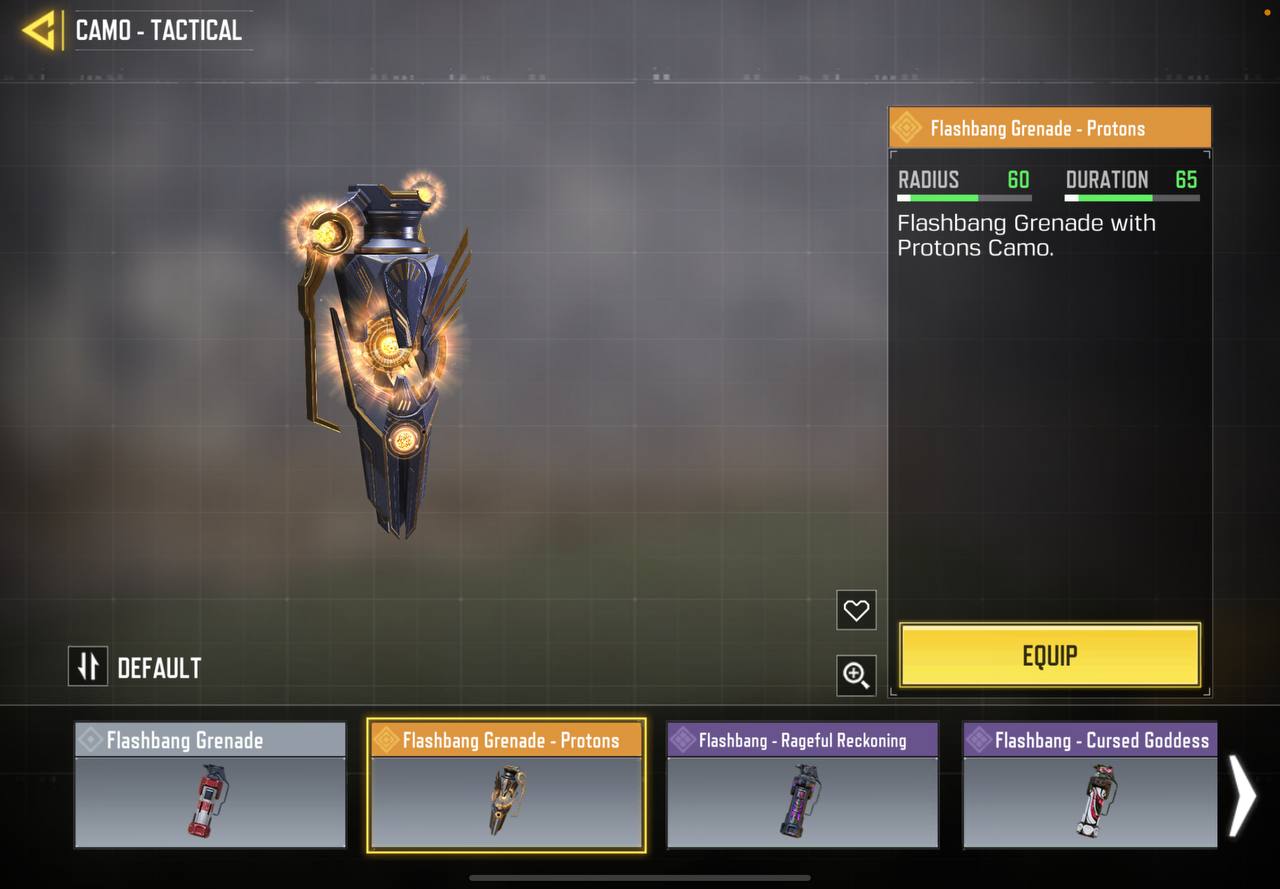Open the magnifying glass zoom preview
Viewport: 1280px width, 889px height.
coord(856,676)
